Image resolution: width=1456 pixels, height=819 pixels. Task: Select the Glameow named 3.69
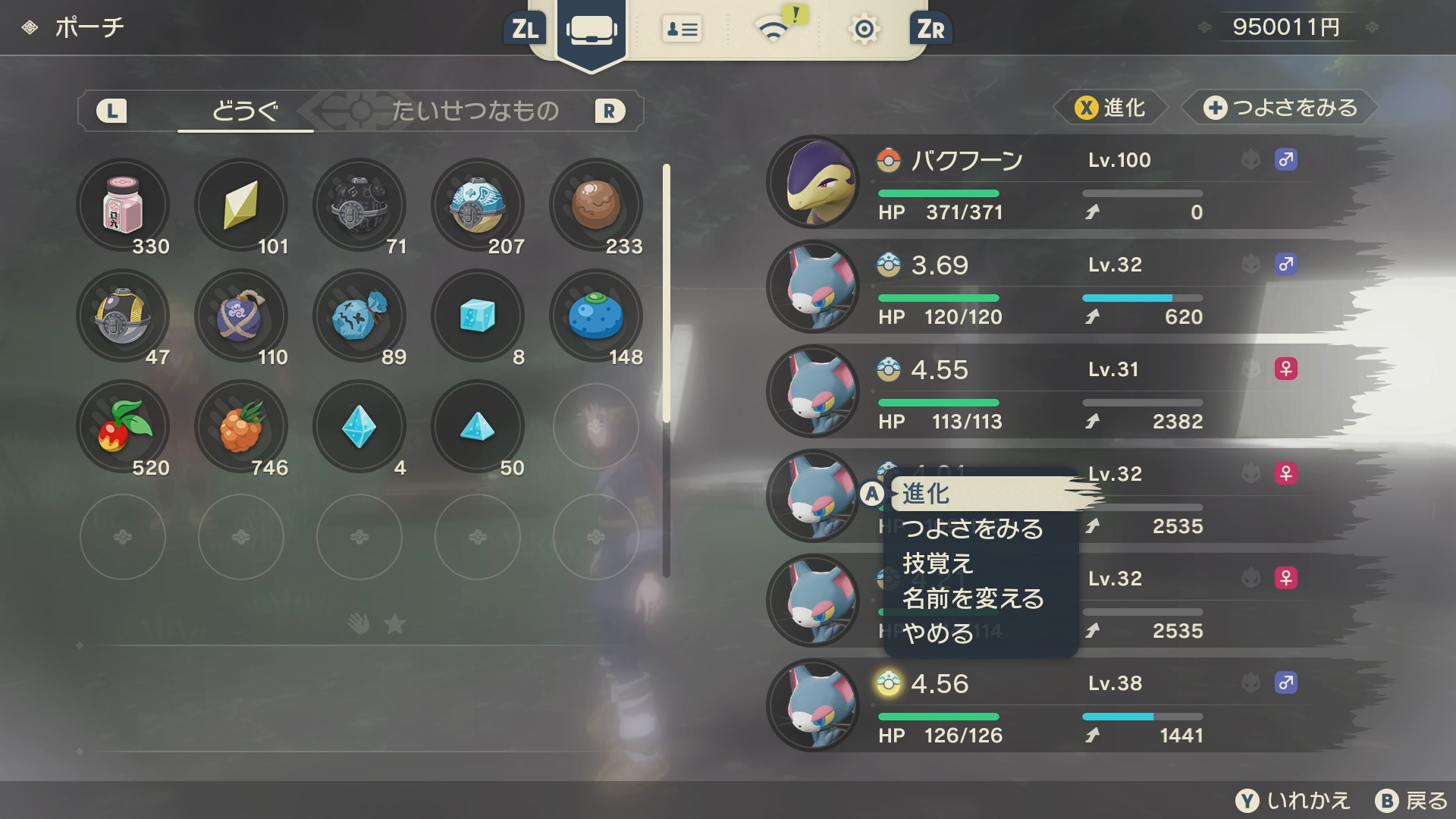click(1062, 287)
